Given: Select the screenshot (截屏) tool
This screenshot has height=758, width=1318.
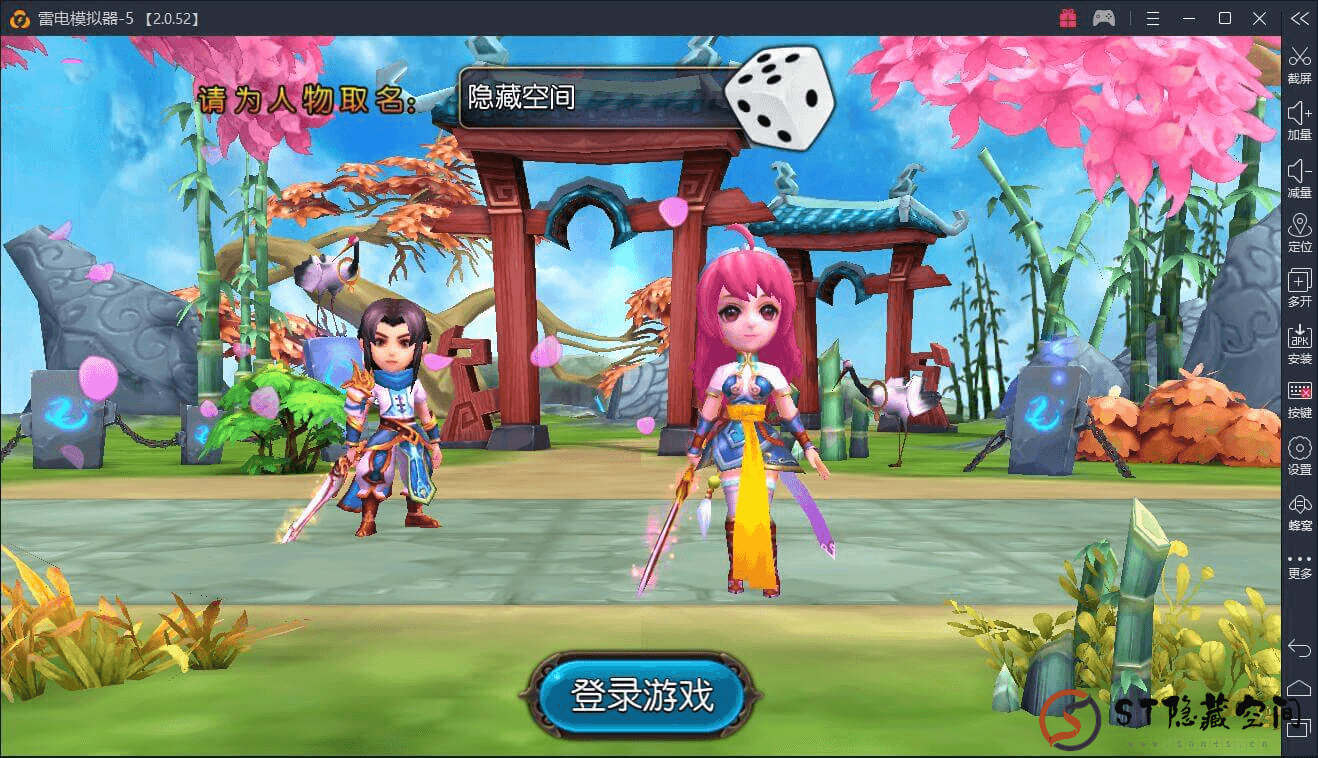Looking at the screenshot, I should (x=1299, y=63).
